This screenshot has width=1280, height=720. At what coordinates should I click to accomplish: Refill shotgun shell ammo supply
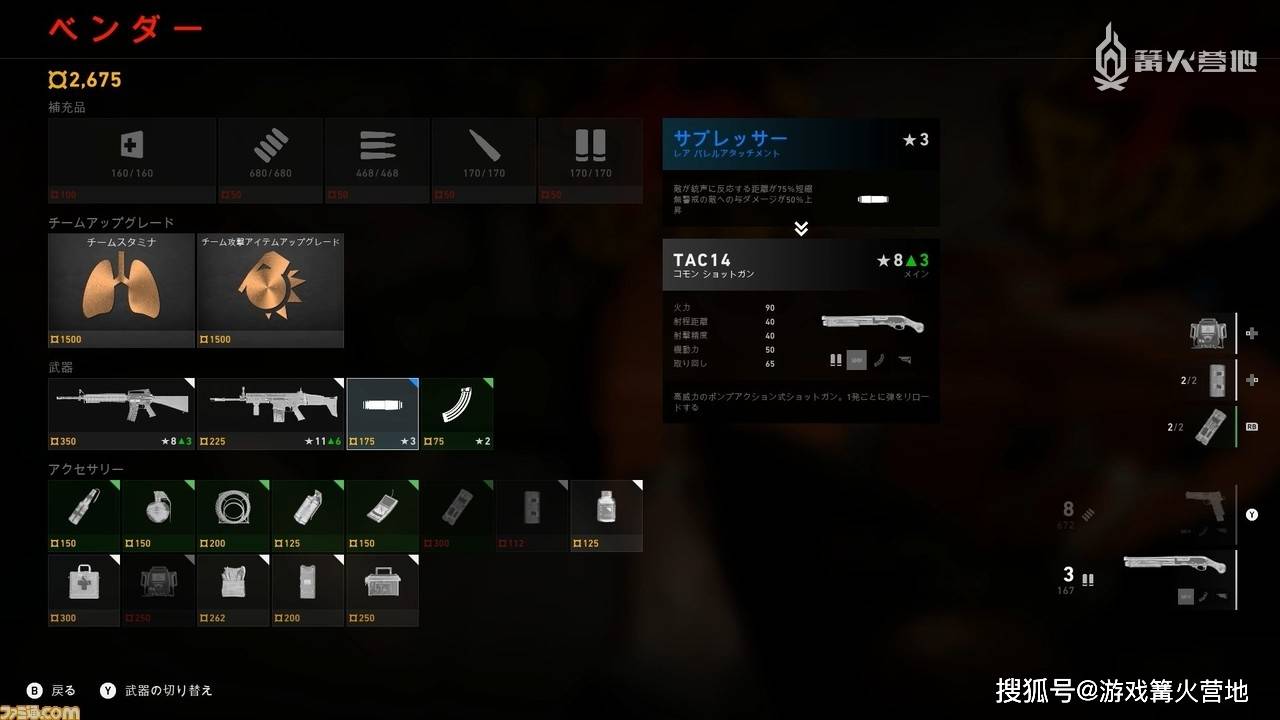coord(590,160)
